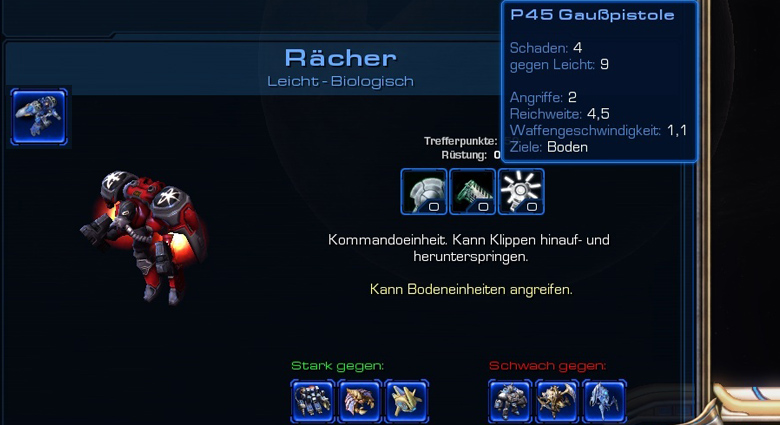The image size is (780, 425).
Task: Open the Terran infantry unit under Stark gegen
Action: click(x=313, y=401)
